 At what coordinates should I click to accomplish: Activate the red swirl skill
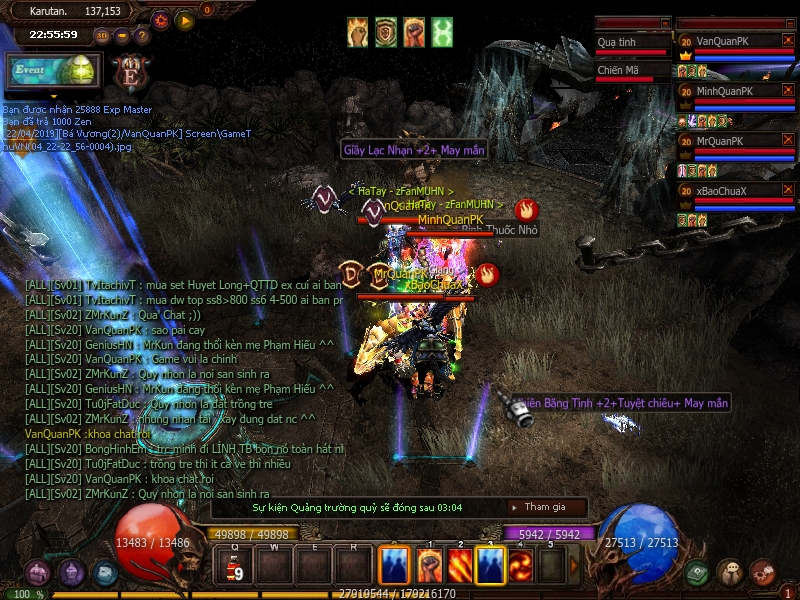click(521, 566)
